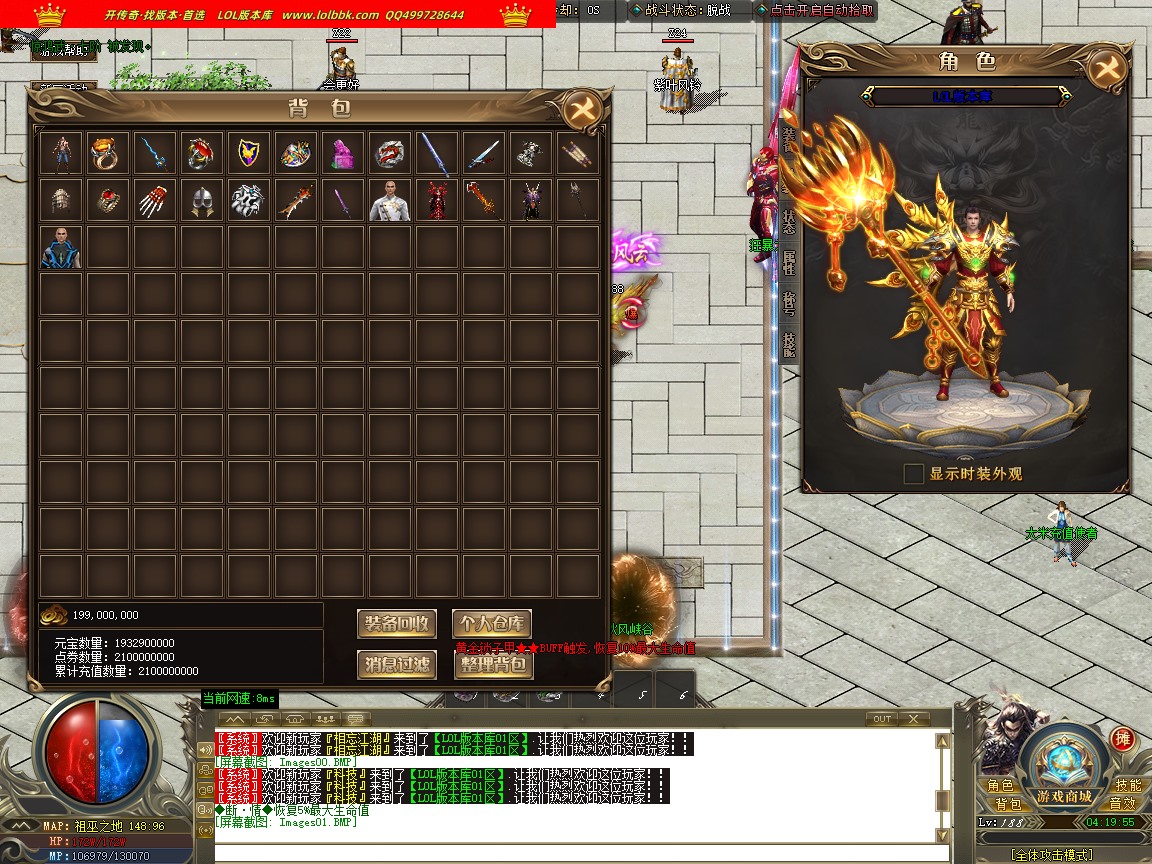Viewport: 1152px width, 864px height.
Task: Select the red clawed gauntlet item
Action: point(154,201)
